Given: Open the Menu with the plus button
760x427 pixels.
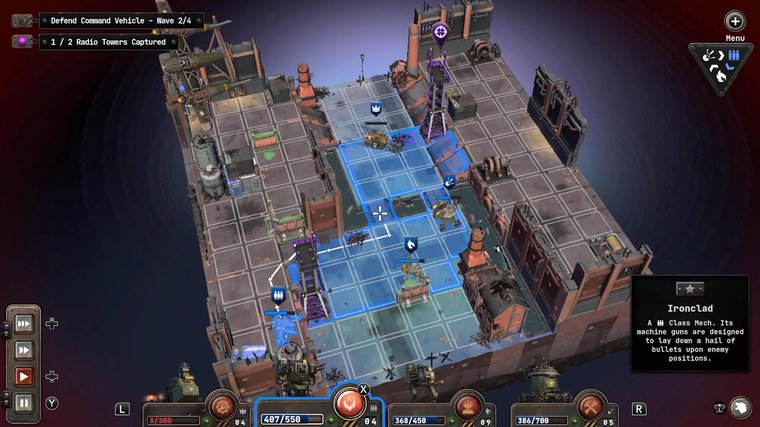Looking at the screenshot, I should tap(735, 21).
